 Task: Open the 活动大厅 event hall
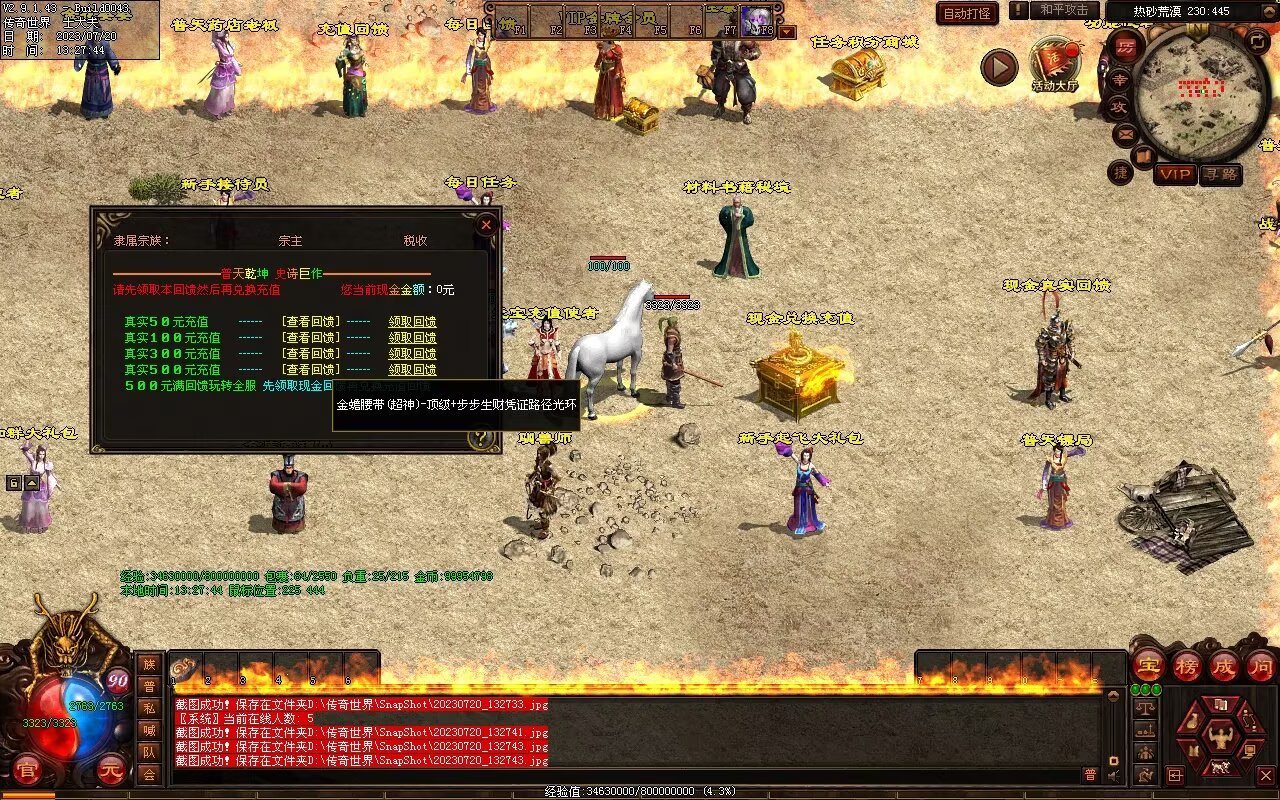[1055, 62]
